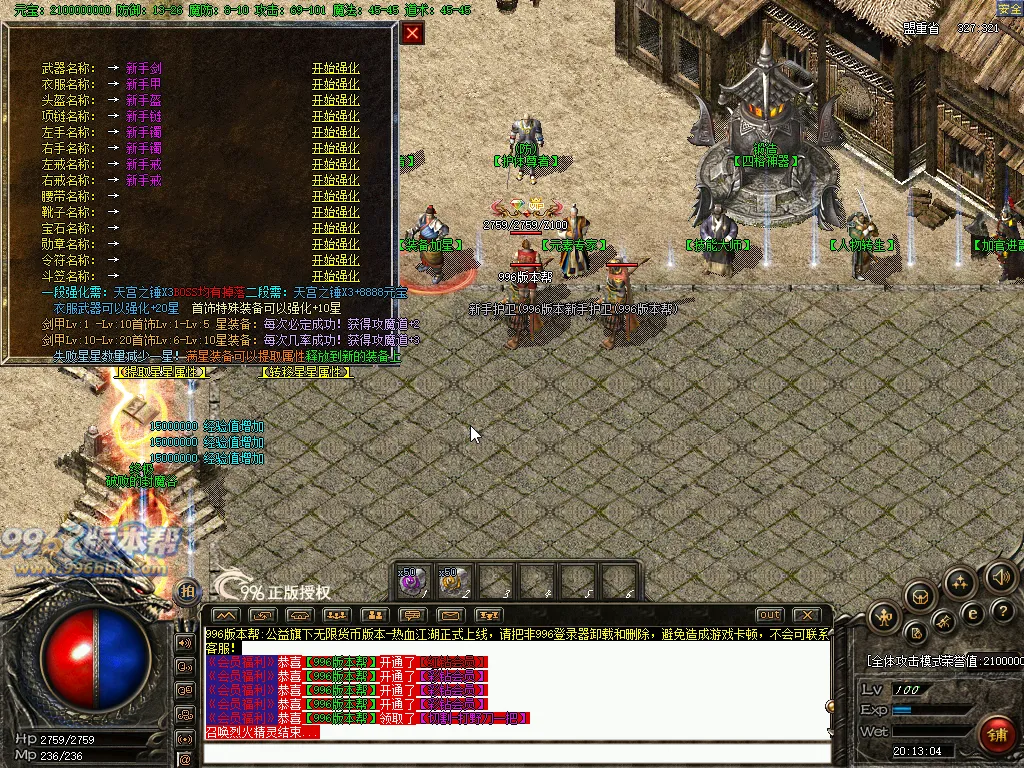Open the shop with the red 铺 button
Image resolution: width=1024 pixels, height=768 pixels.
coord(997,735)
